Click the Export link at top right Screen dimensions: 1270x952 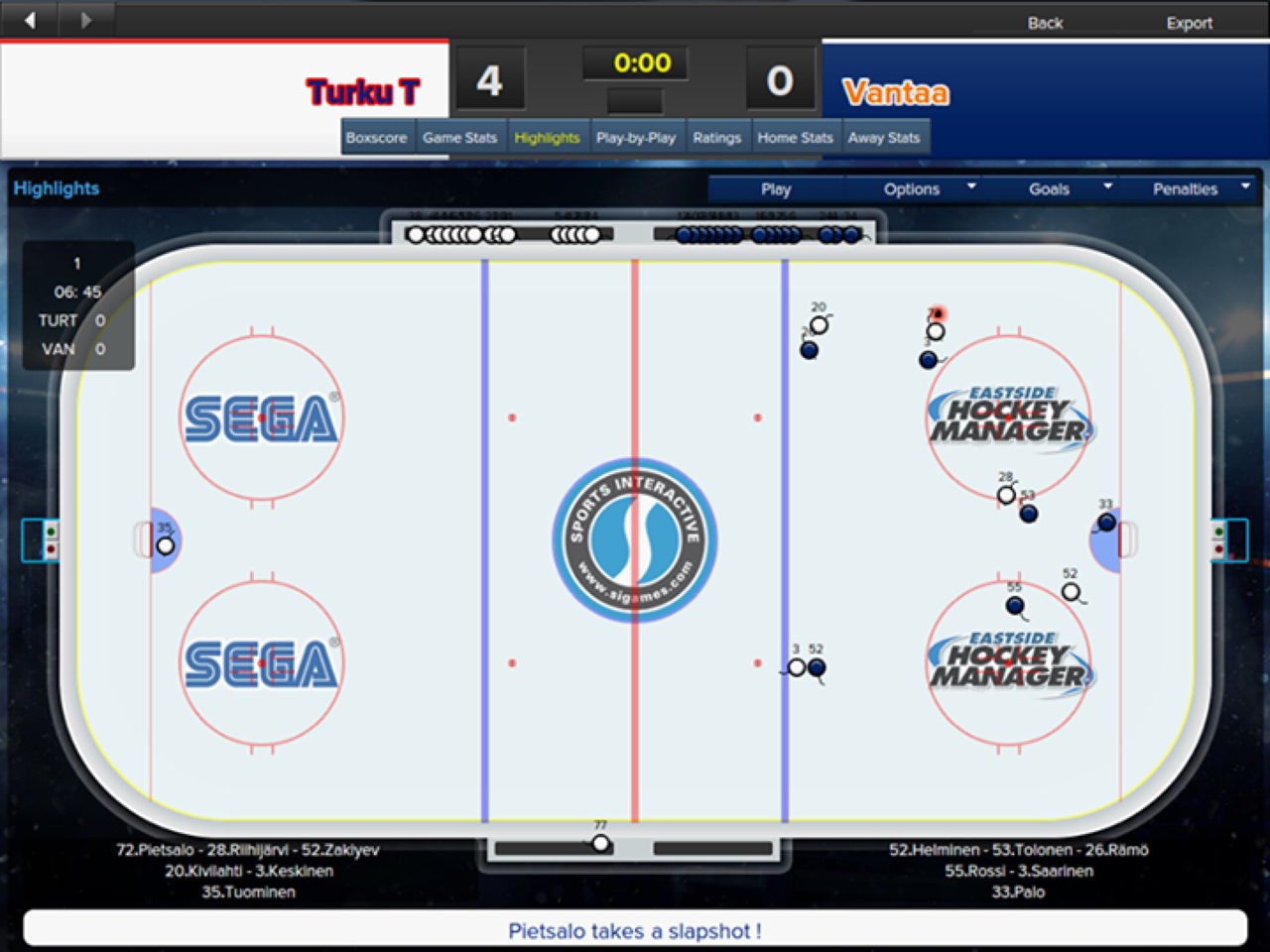pyautogui.click(x=1190, y=23)
